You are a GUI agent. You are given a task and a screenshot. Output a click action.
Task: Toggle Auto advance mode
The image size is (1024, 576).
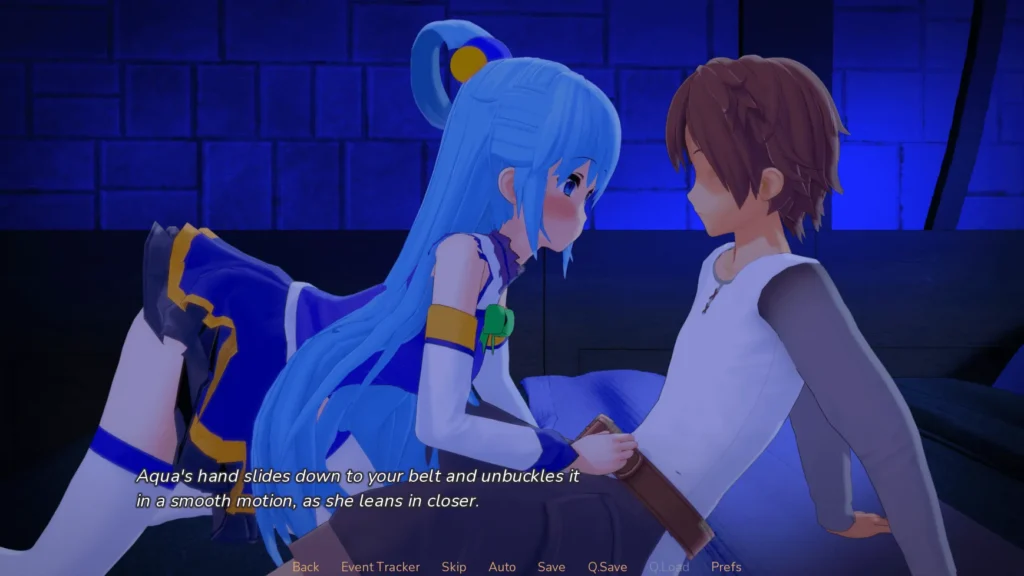502,567
